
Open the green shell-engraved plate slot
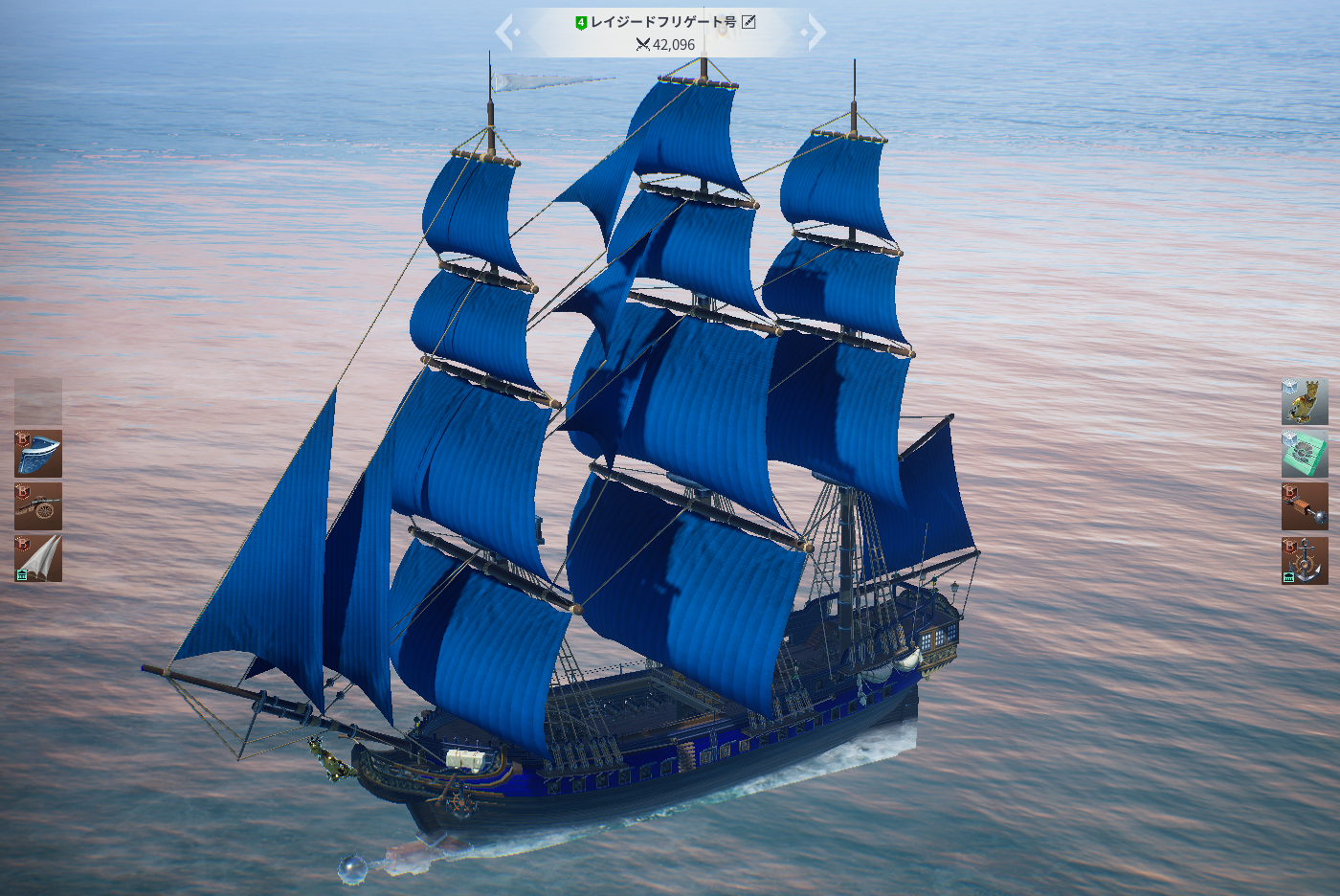(x=1305, y=455)
